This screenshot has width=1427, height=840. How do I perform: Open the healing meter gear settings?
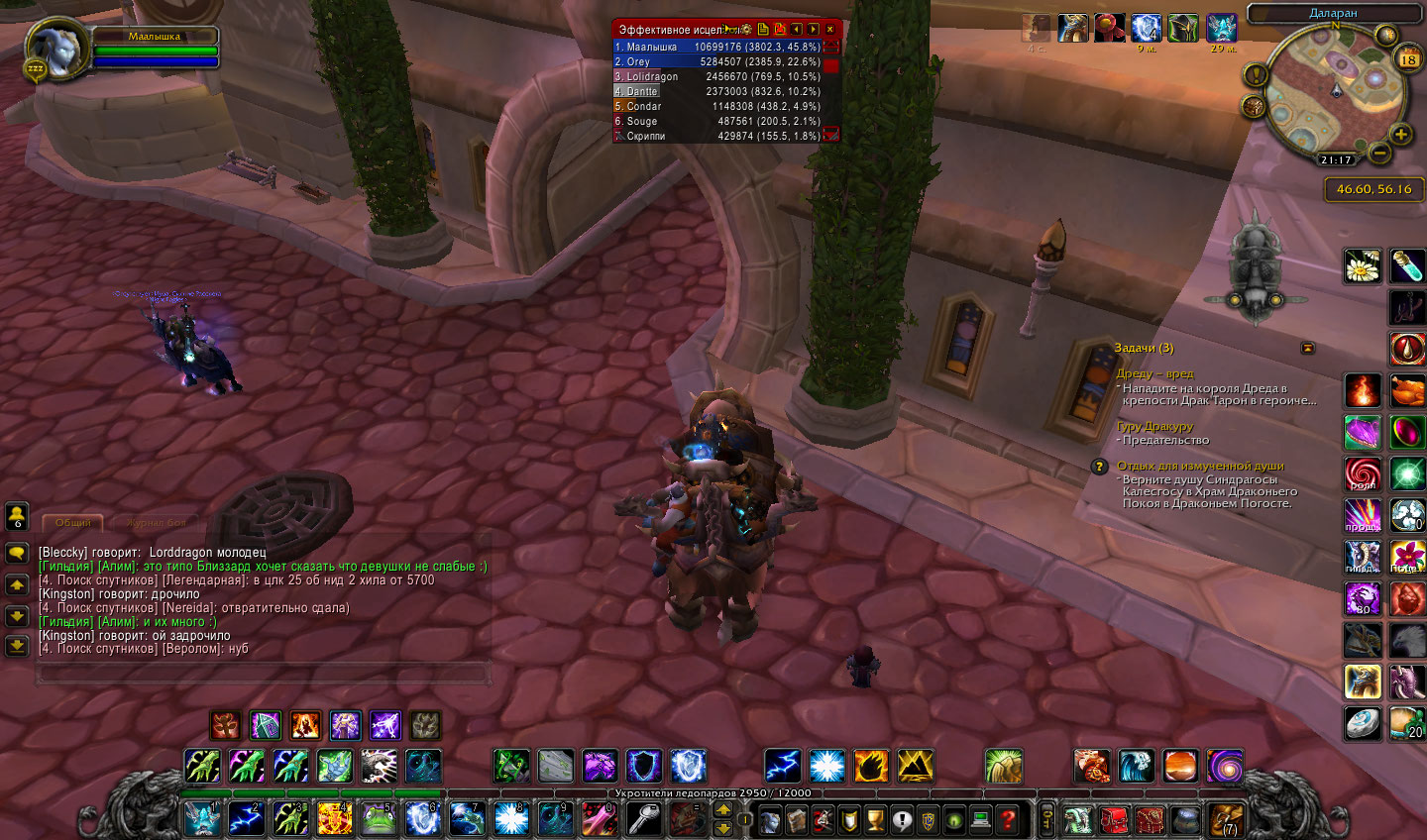pos(746,30)
